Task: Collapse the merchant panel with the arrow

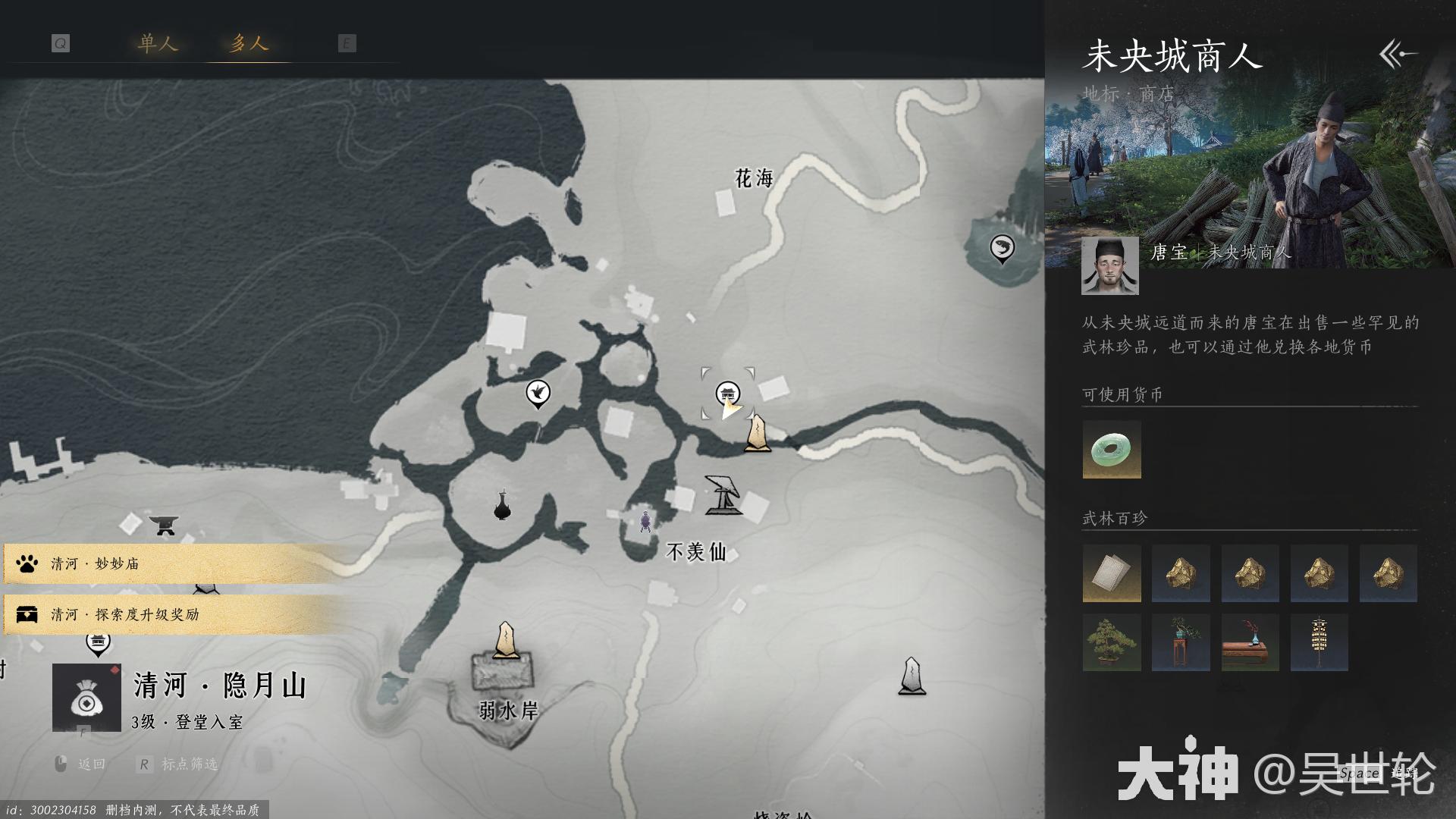Action: 1398,54
